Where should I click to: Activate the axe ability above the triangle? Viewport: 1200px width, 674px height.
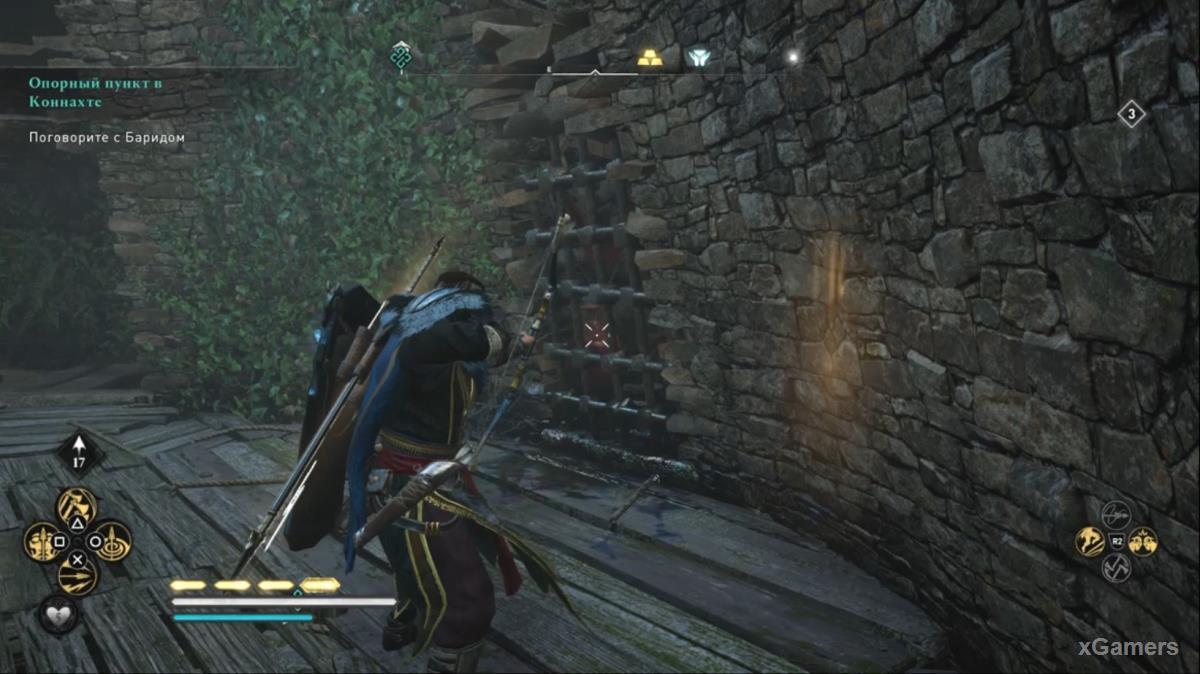pyautogui.click(x=77, y=505)
